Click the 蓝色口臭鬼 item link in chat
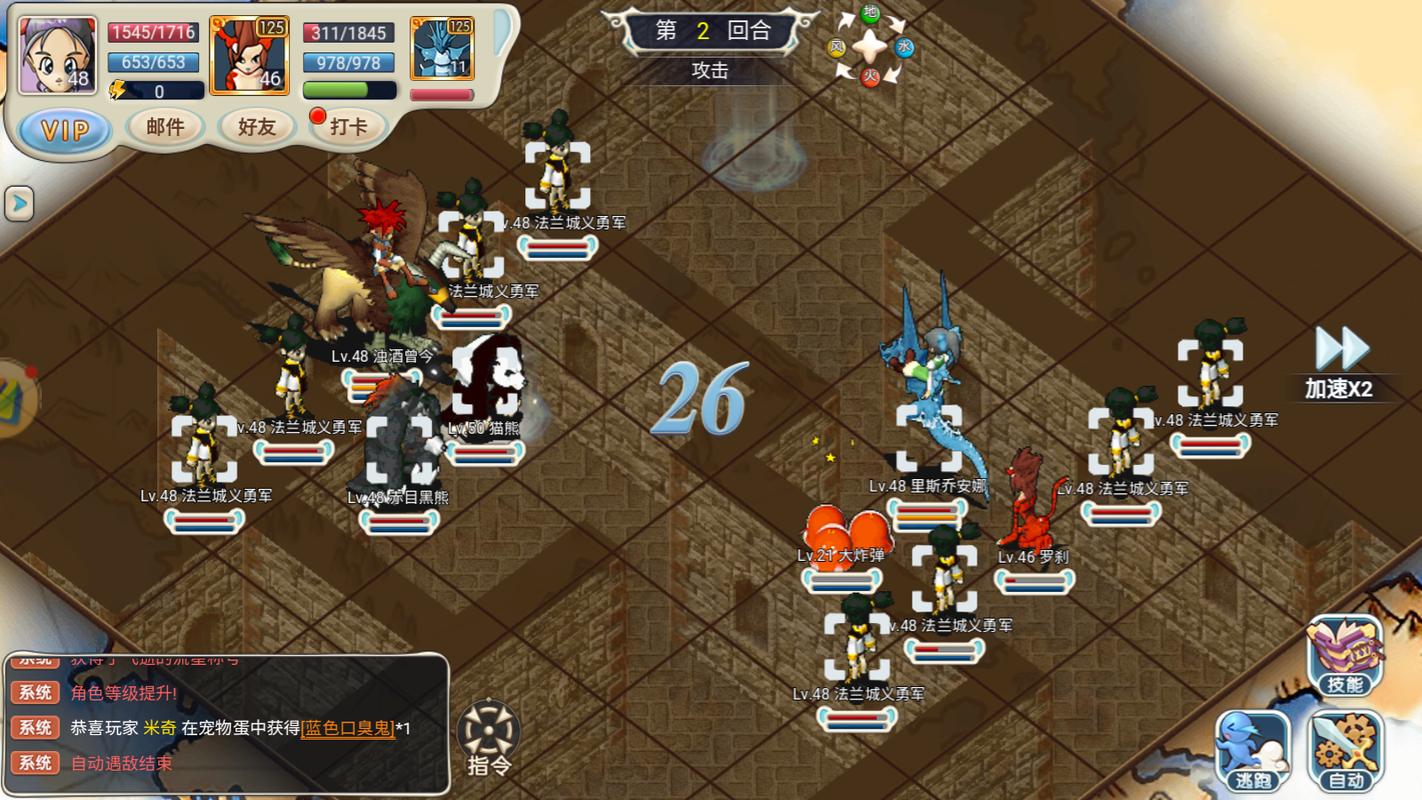 click(x=348, y=728)
